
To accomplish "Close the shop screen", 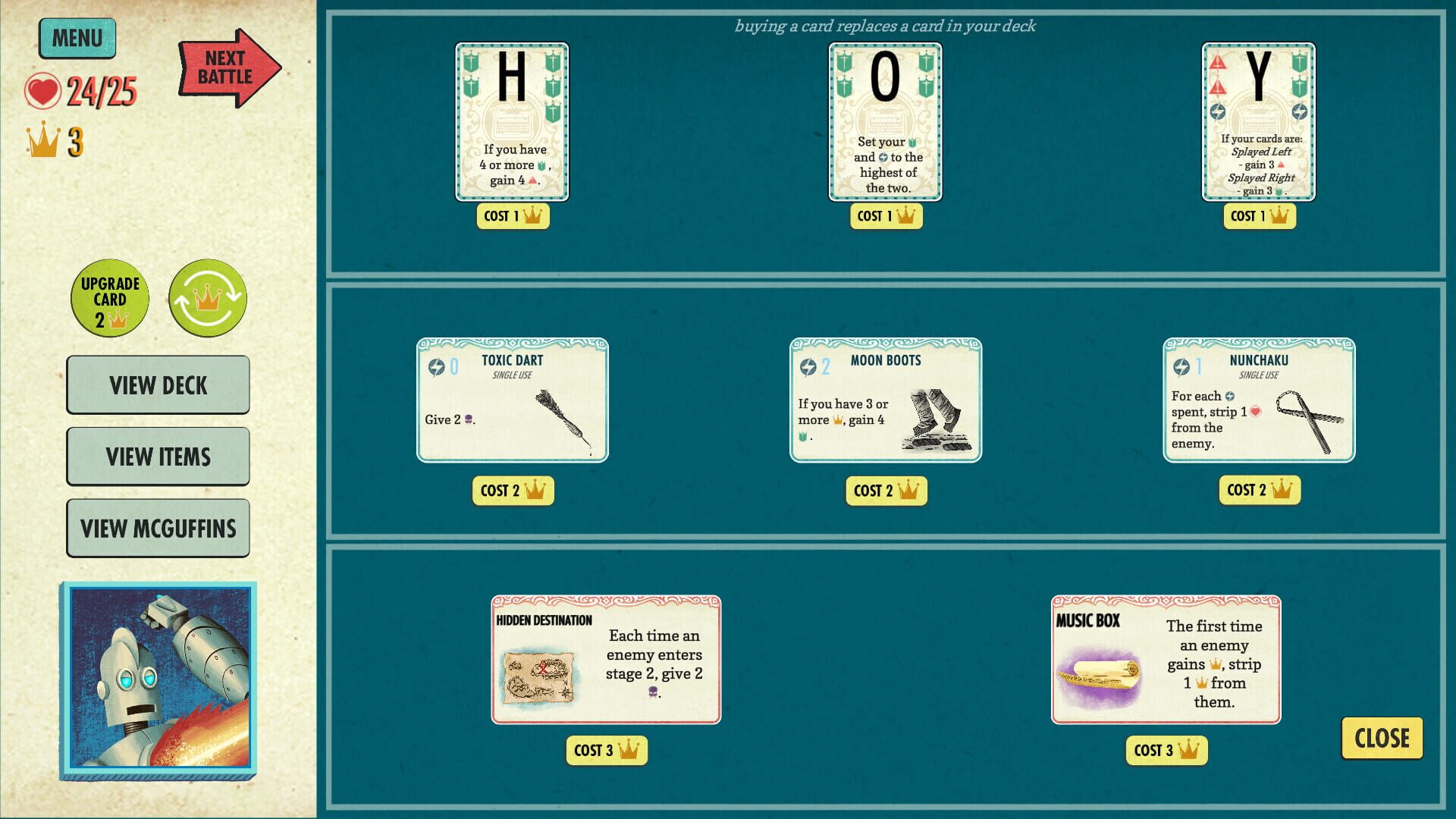I will click(x=1382, y=736).
